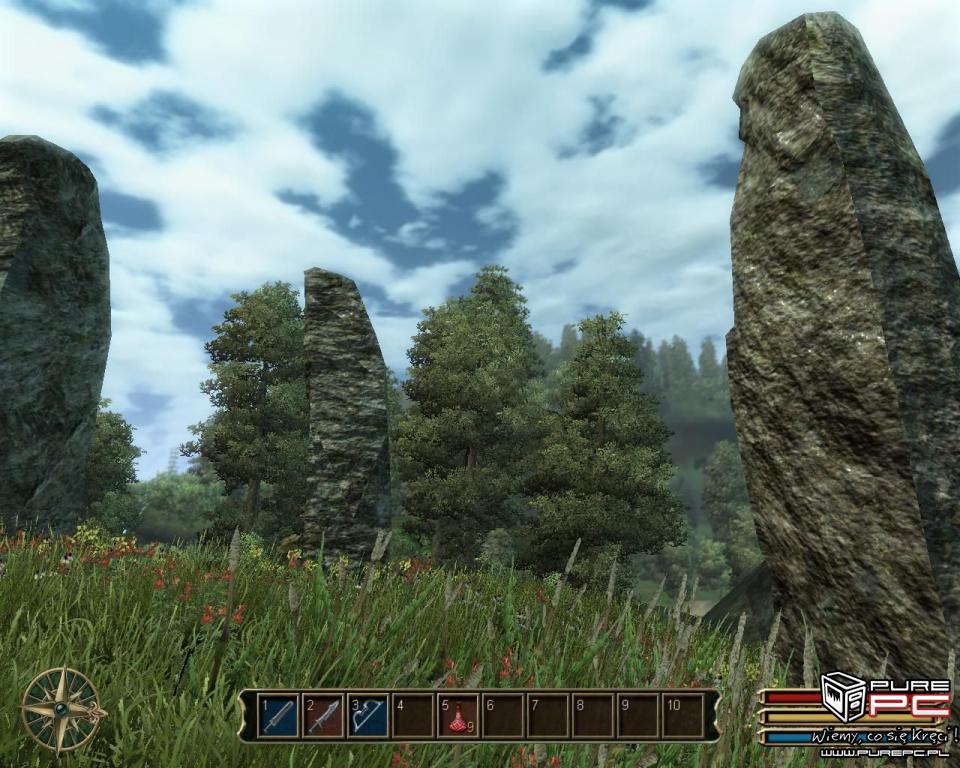Click the golden compass rose
Viewport: 960px width, 768px height.
(62, 709)
